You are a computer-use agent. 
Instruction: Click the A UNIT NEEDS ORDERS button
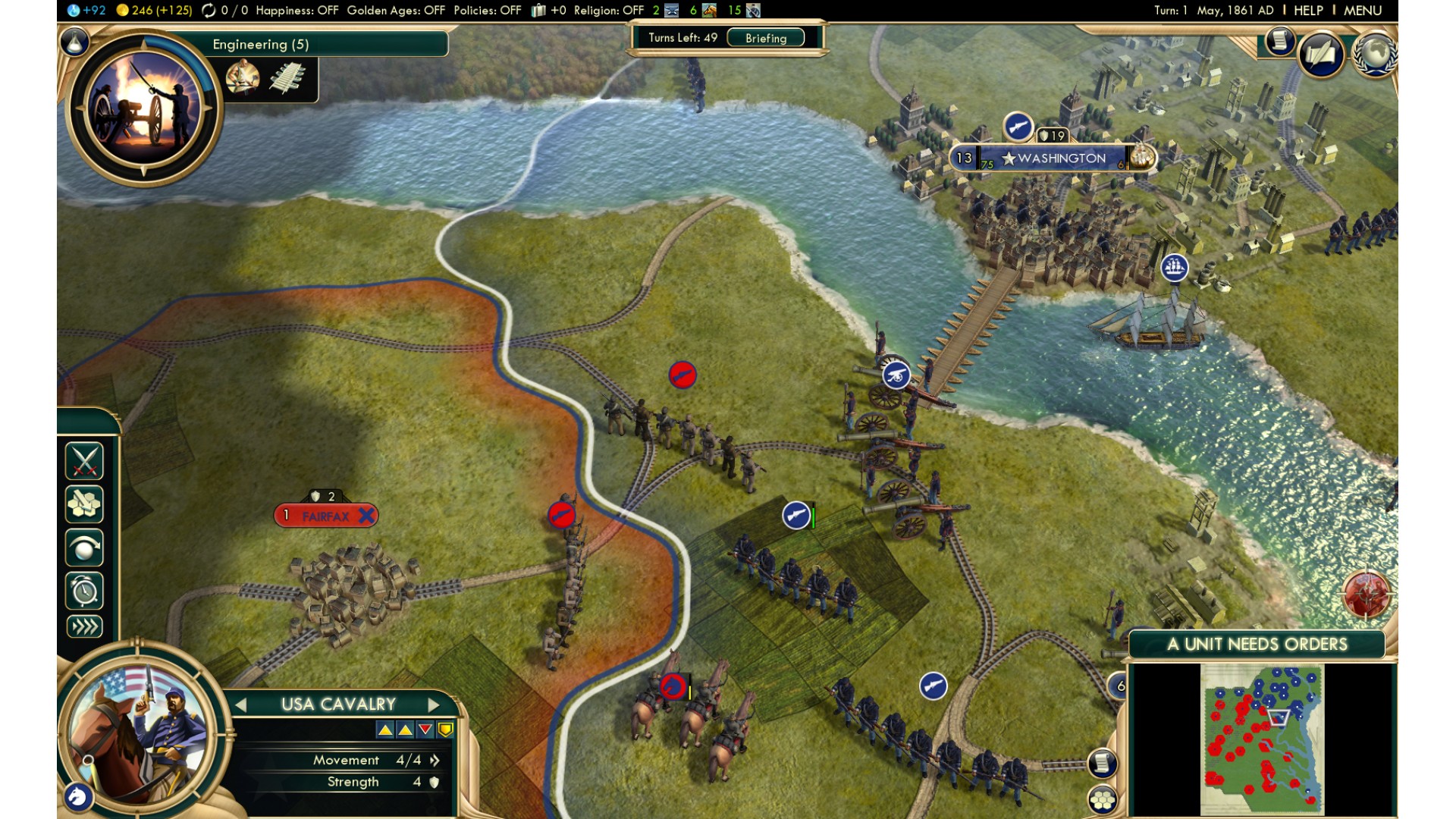click(x=1257, y=645)
